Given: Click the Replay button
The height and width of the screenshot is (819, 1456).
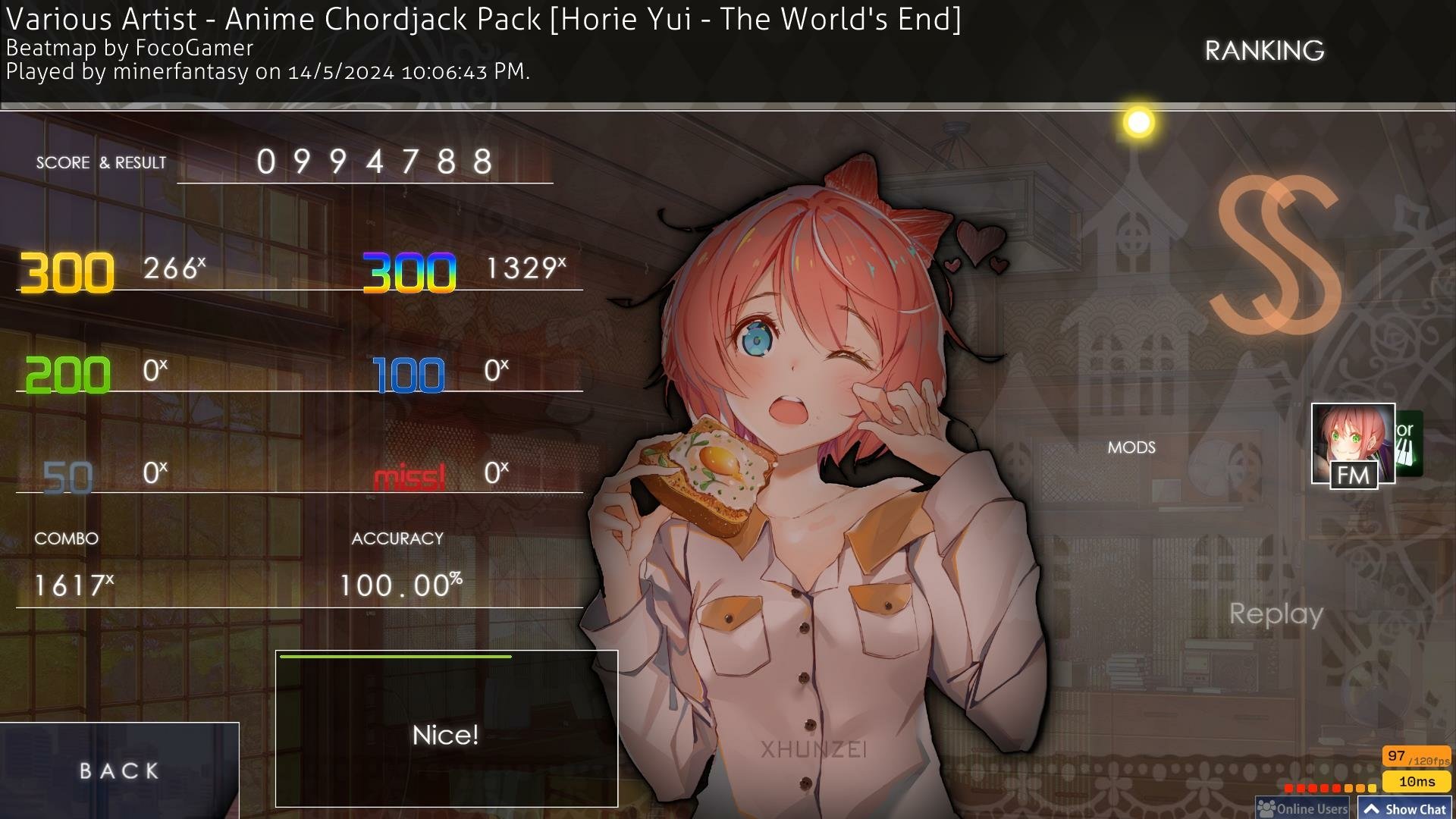Looking at the screenshot, I should 1279,614.
